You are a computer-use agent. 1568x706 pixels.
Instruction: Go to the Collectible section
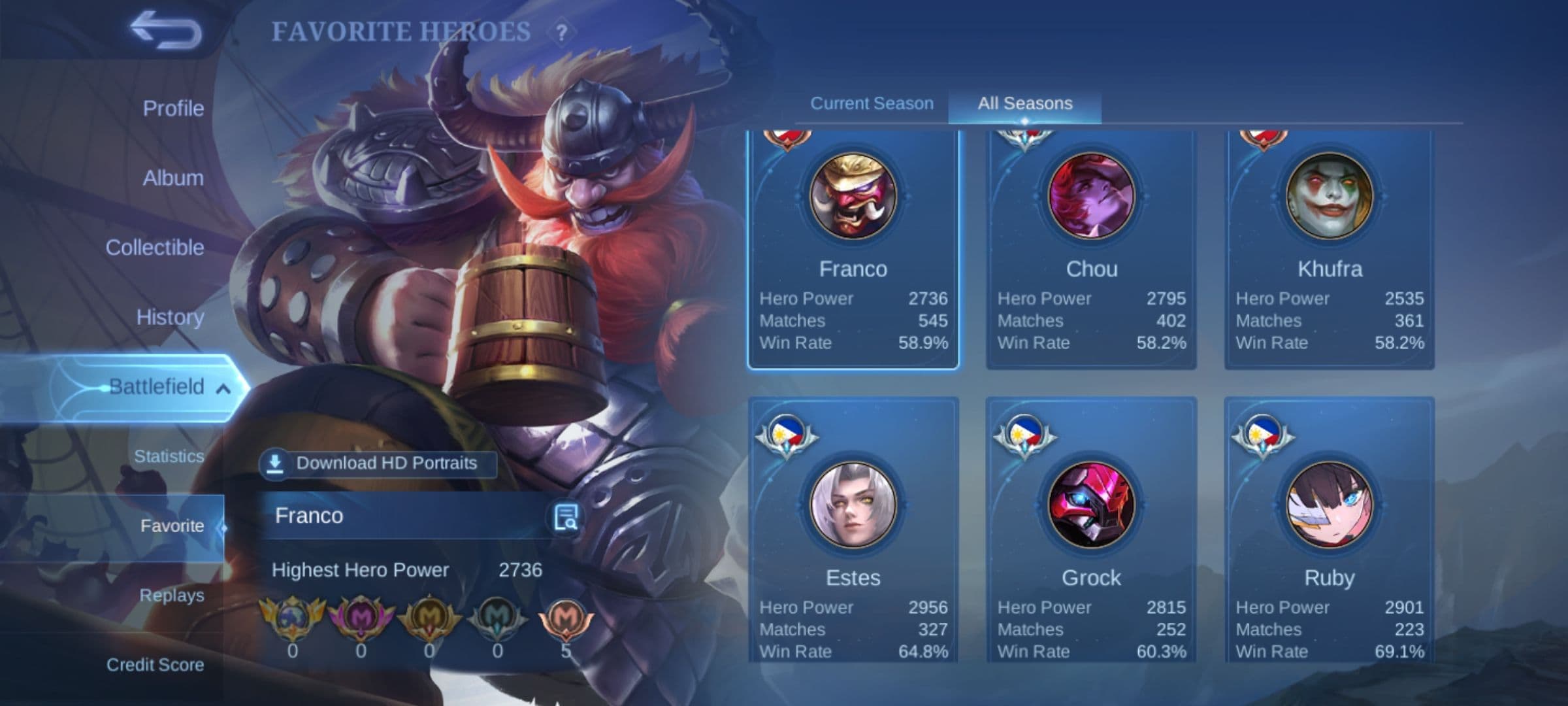[x=155, y=248]
